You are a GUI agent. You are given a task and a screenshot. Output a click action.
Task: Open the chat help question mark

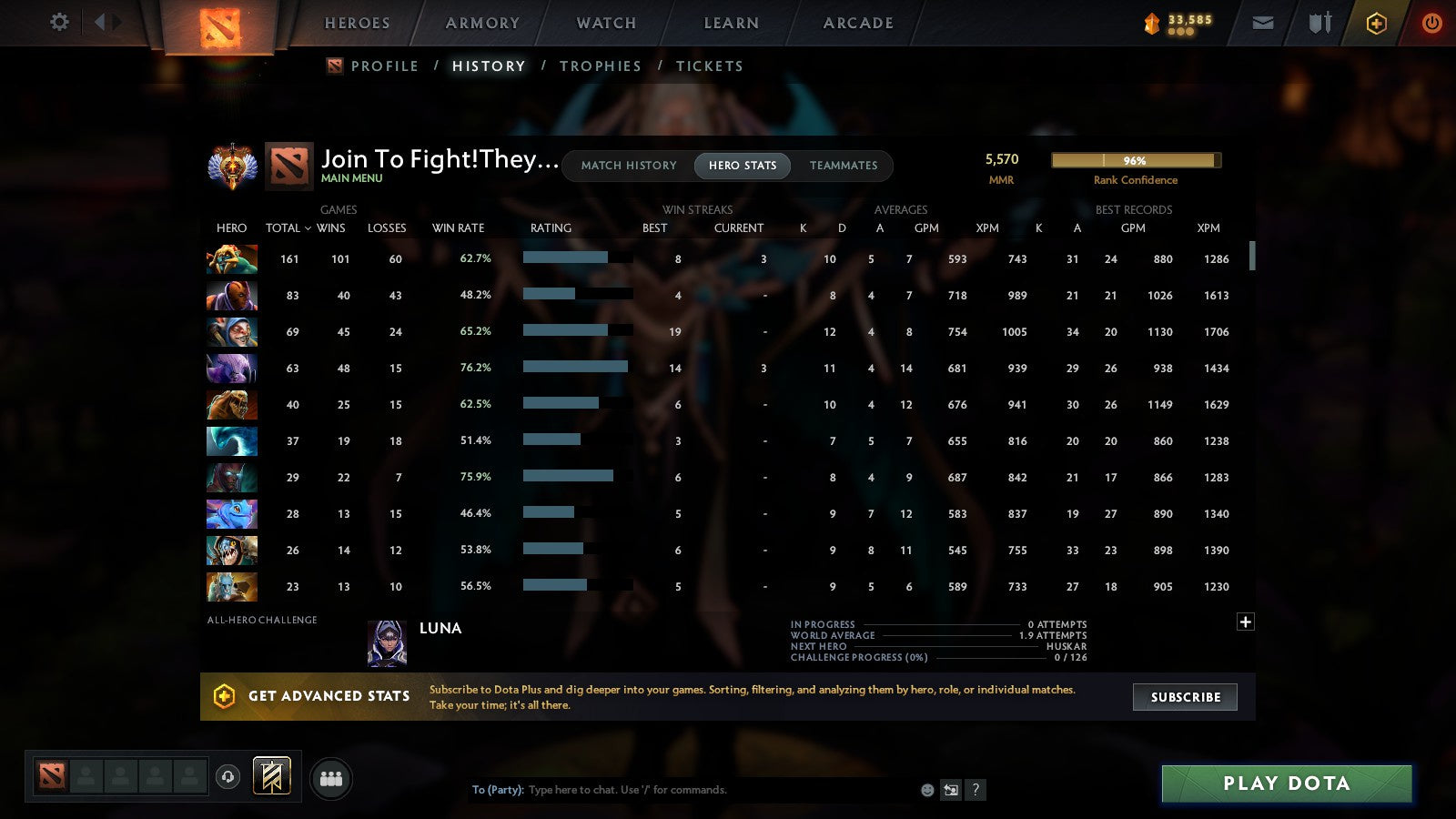point(974,790)
